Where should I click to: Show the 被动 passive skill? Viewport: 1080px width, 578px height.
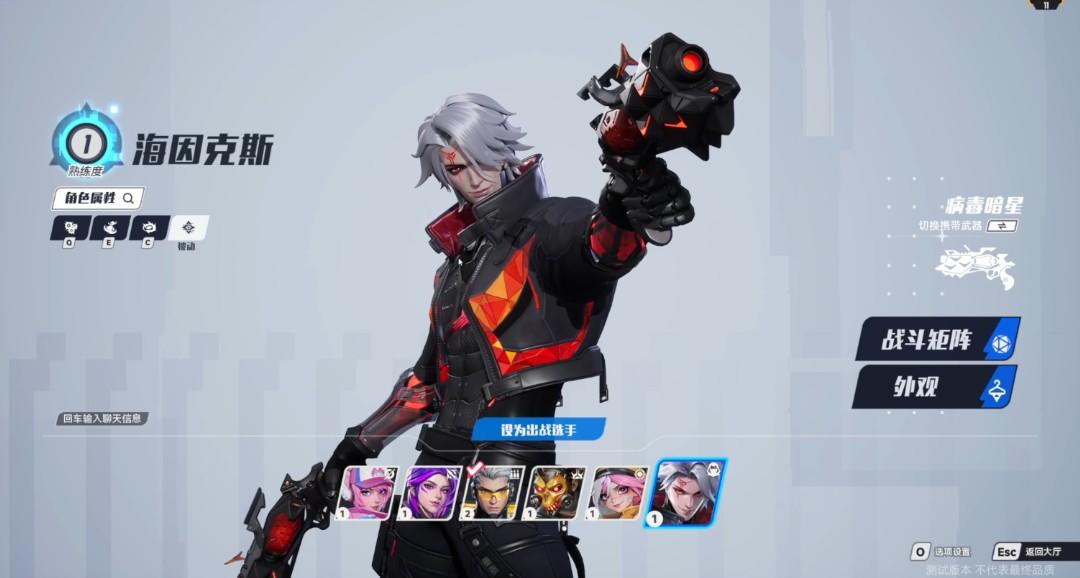point(188,229)
